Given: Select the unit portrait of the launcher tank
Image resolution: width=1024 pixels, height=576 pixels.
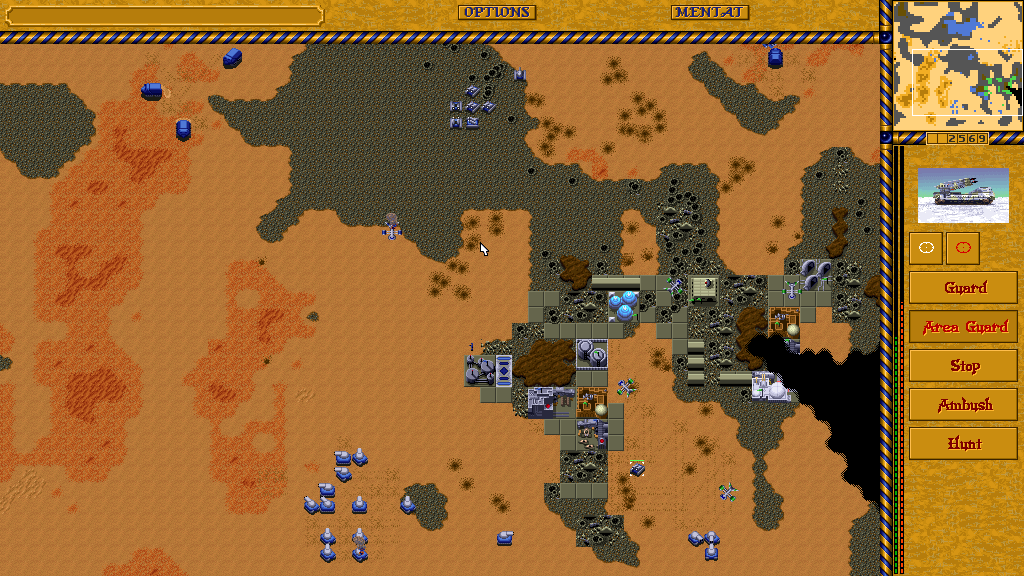Looking at the screenshot, I should [x=964, y=195].
